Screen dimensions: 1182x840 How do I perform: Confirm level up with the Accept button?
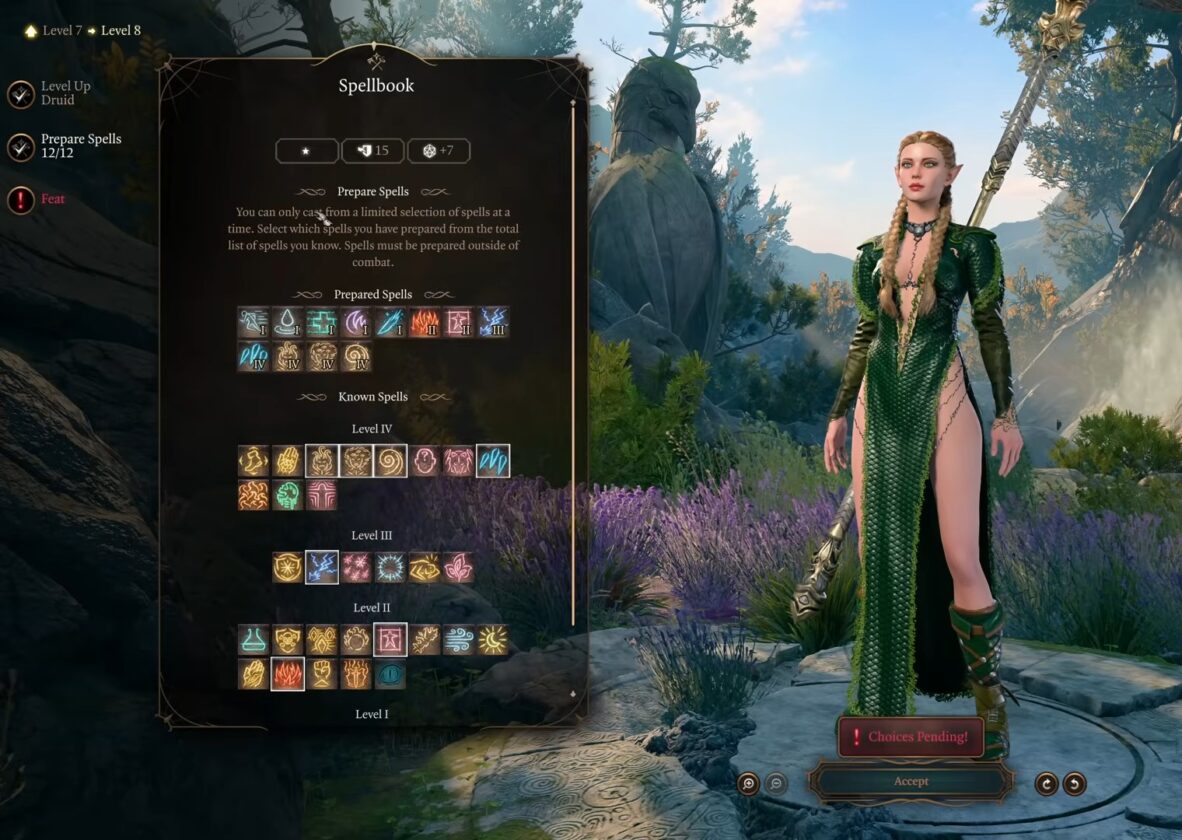pos(910,781)
